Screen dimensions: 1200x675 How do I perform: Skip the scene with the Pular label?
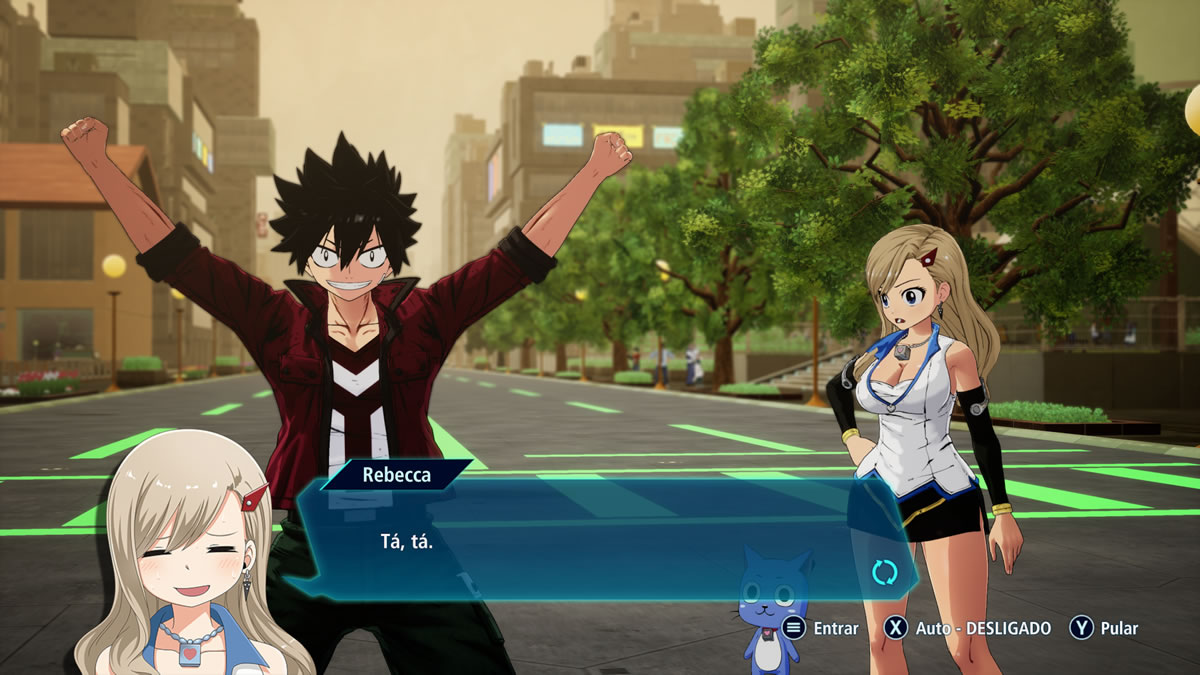(1119, 628)
